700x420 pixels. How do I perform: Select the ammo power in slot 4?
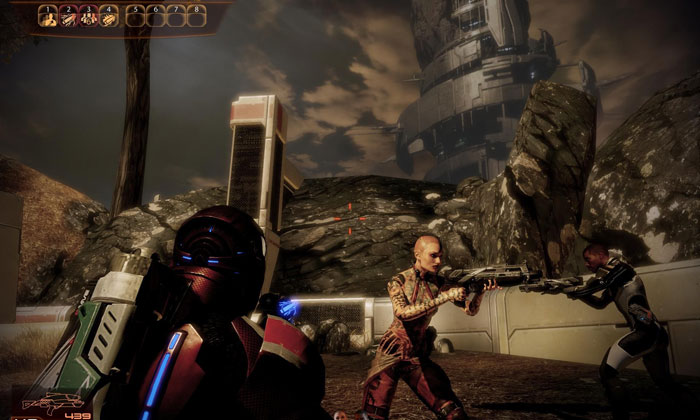[x=109, y=16]
